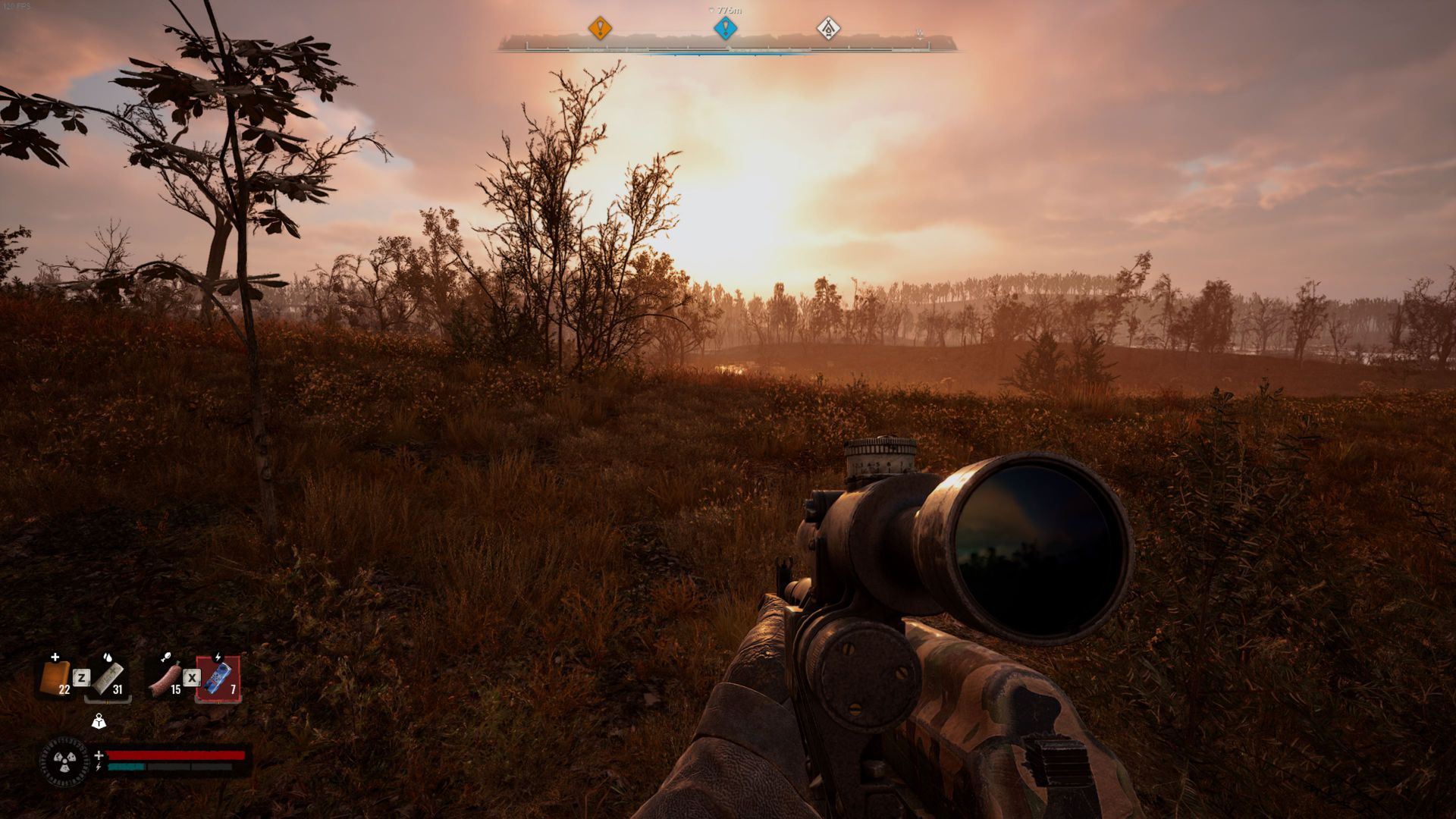Image resolution: width=1456 pixels, height=819 pixels.
Task: Choose the sausage food quick slot
Action: point(166,677)
